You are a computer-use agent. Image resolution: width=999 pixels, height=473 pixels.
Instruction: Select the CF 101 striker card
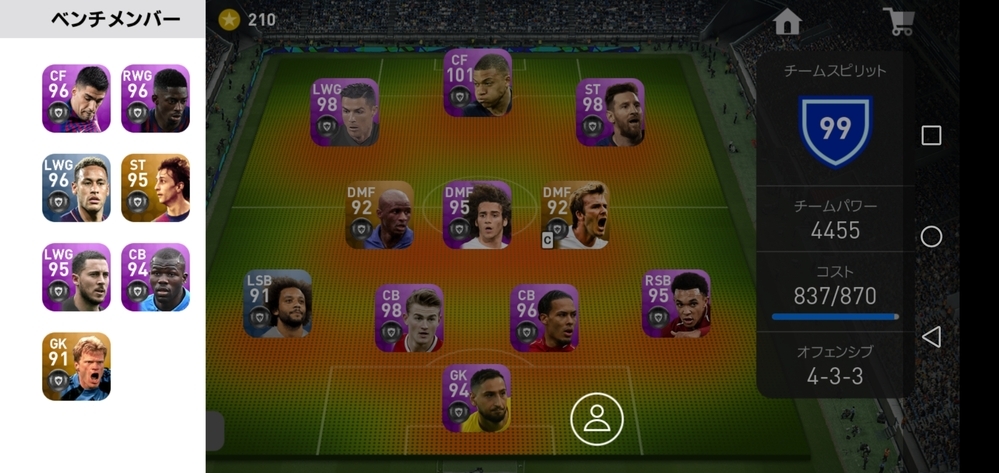pos(477,82)
